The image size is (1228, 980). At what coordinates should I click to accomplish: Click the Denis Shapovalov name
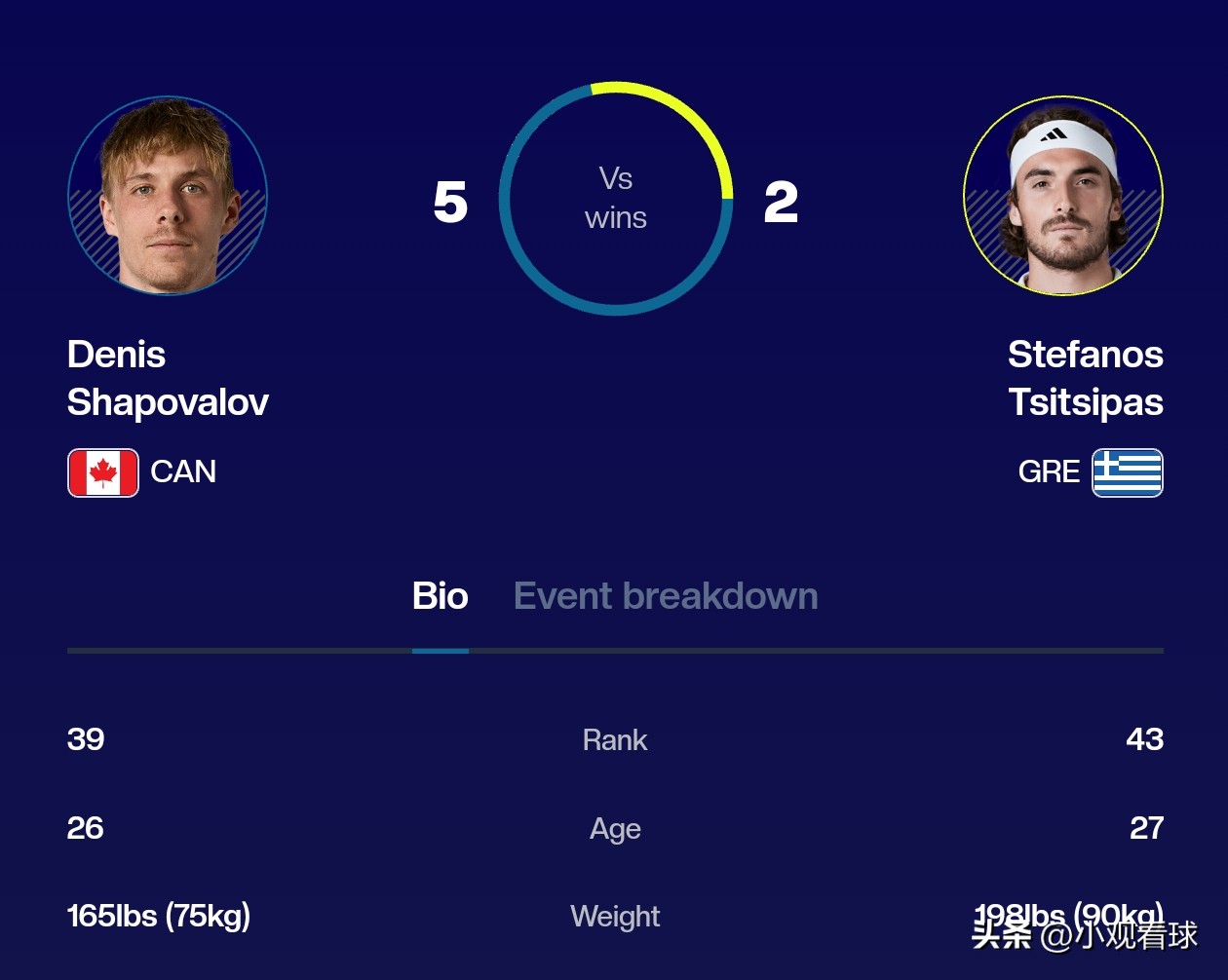pyautogui.click(x=168, y=378)
